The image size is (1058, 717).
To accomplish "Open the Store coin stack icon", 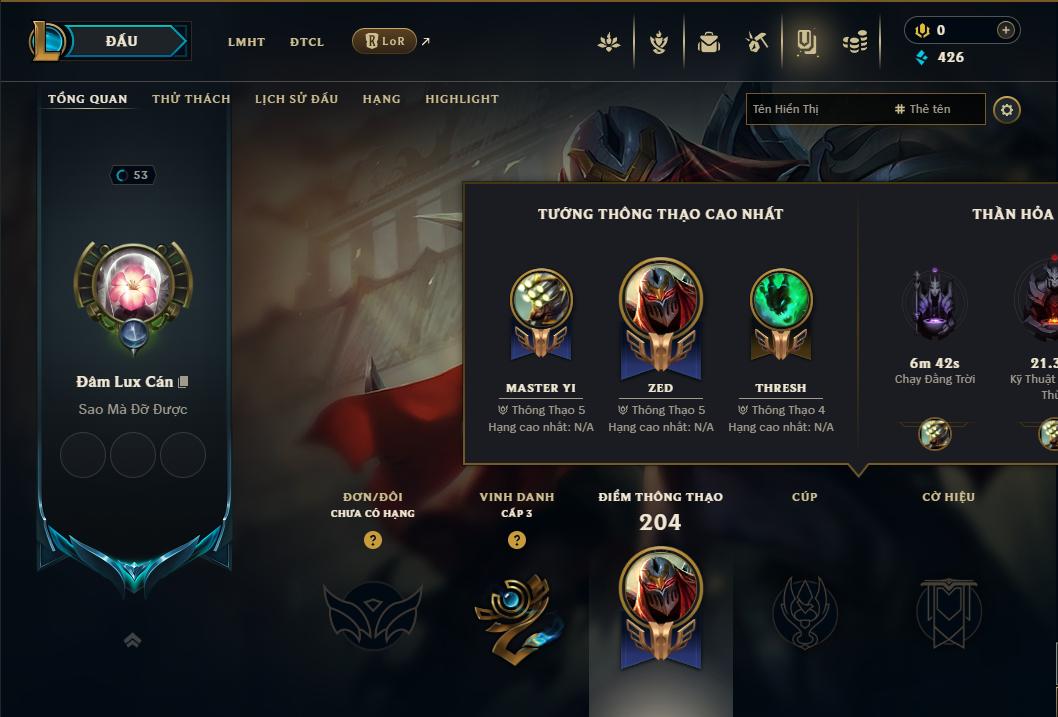I will (x=855, y=42).
